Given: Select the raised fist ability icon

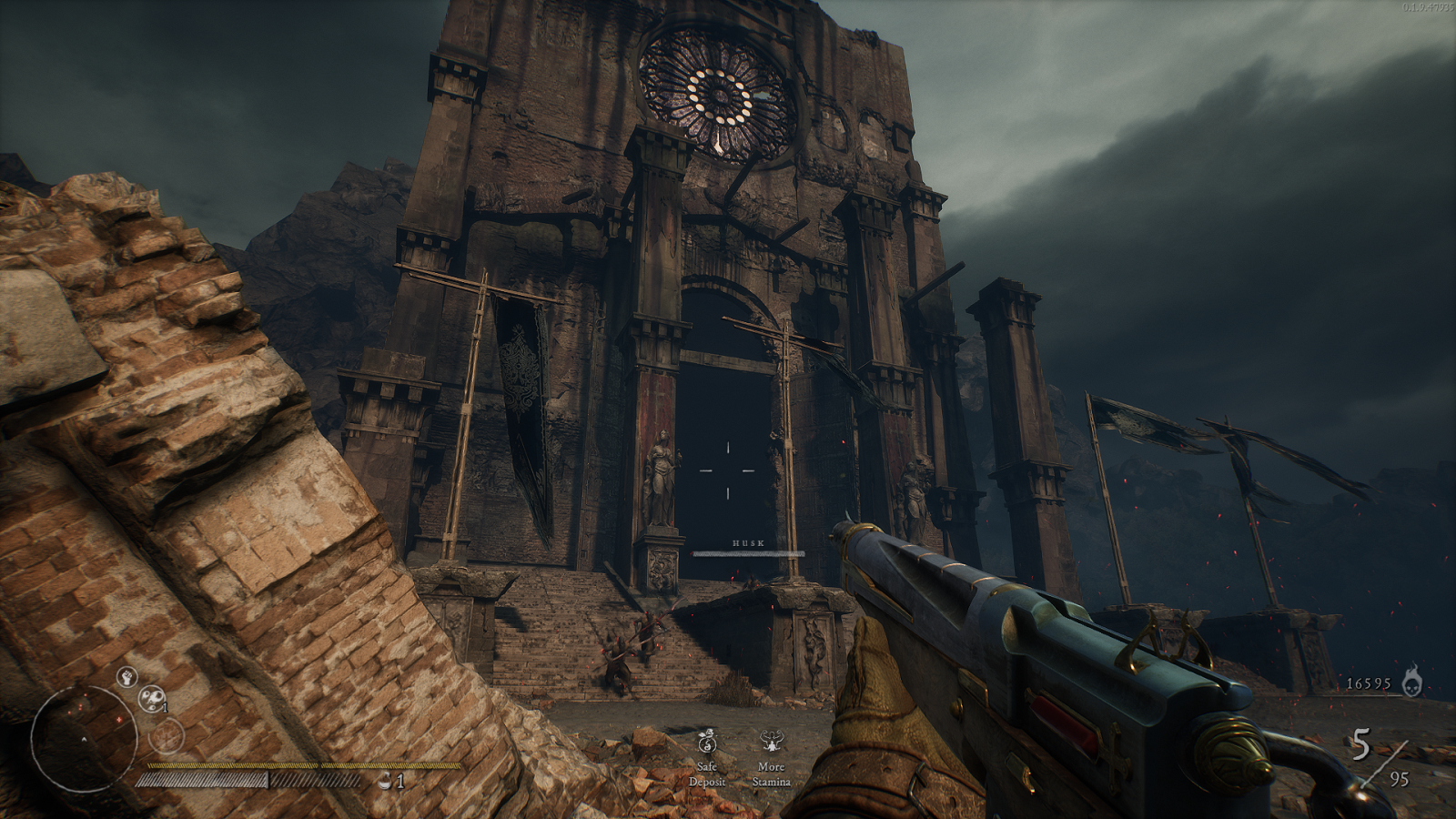Looking at the screenshot, I should tap(126, 677).
